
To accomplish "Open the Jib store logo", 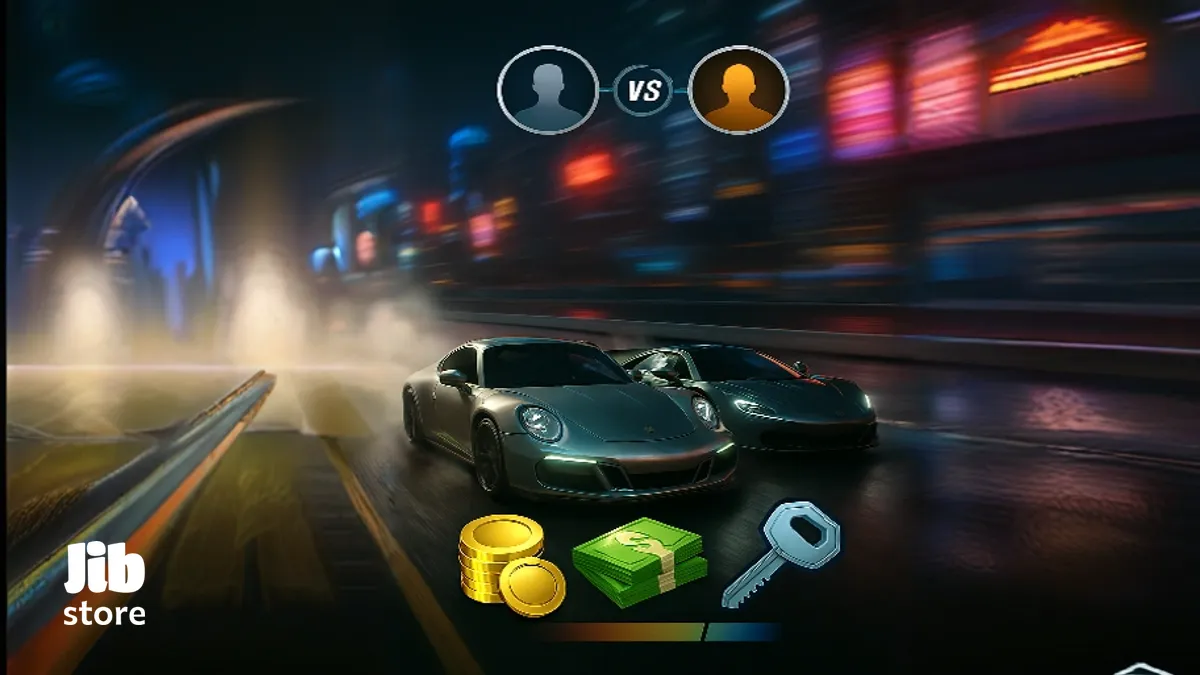I will click(x=105, y=586).
